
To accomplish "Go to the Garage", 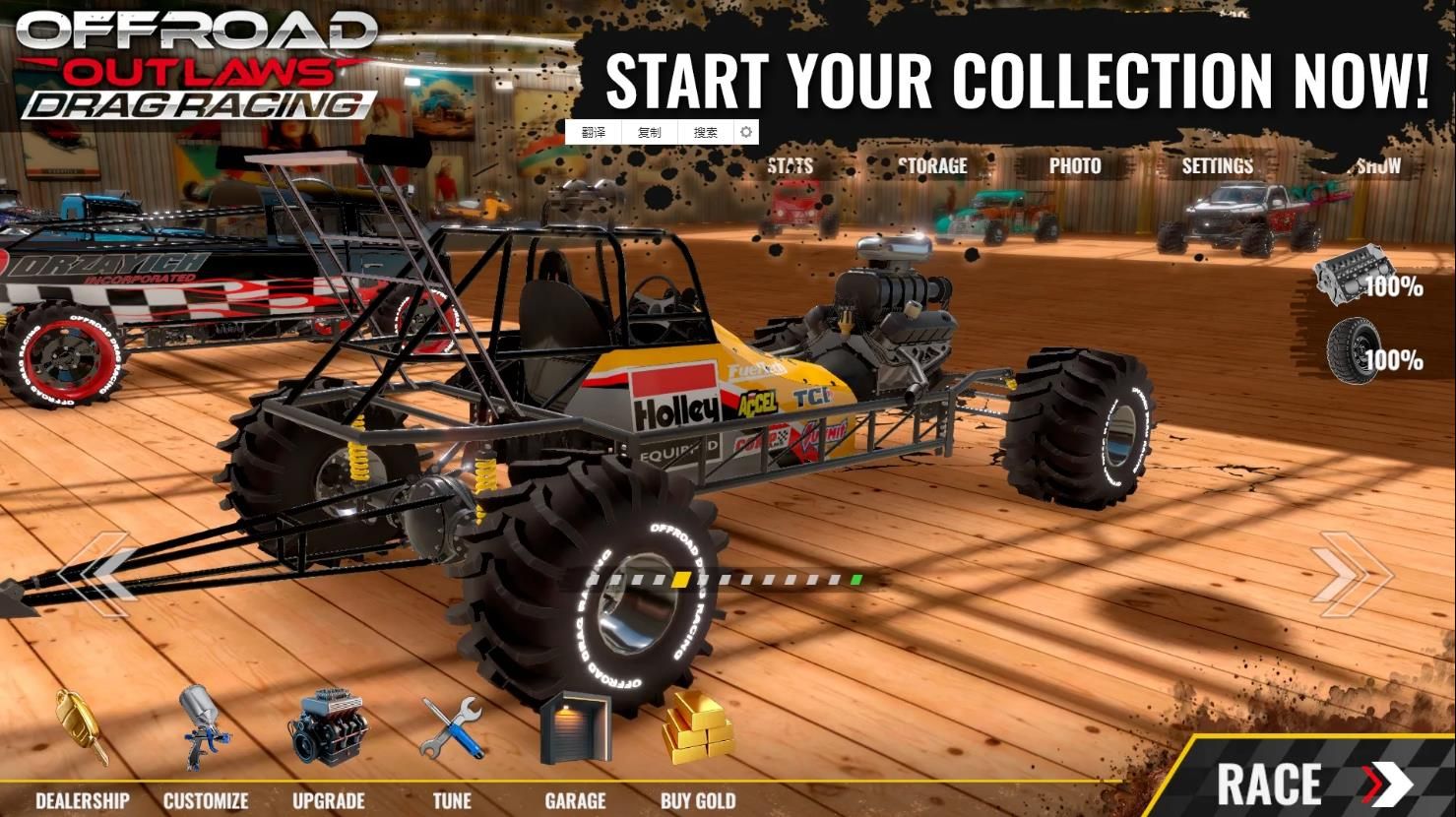I will coord(575,748).
